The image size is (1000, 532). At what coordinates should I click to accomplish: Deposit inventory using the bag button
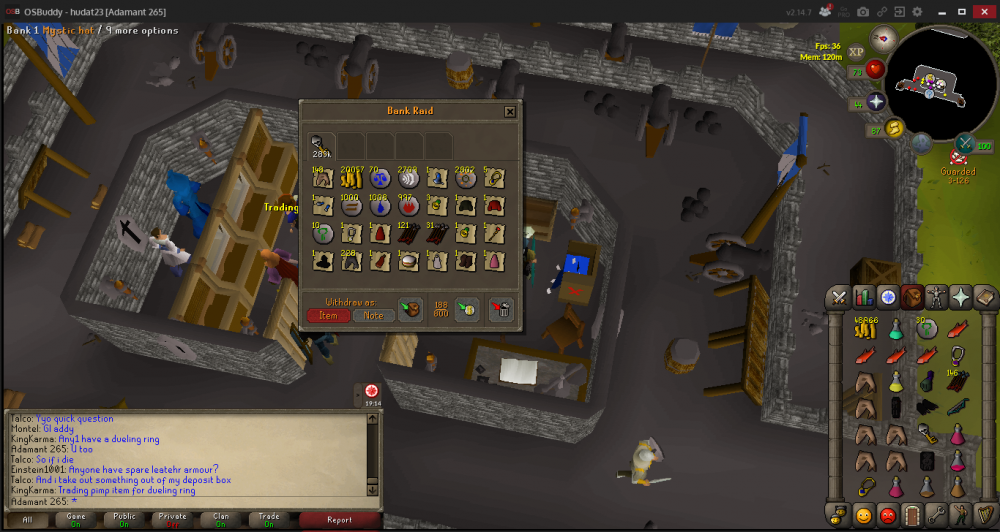tap(410, 310)
